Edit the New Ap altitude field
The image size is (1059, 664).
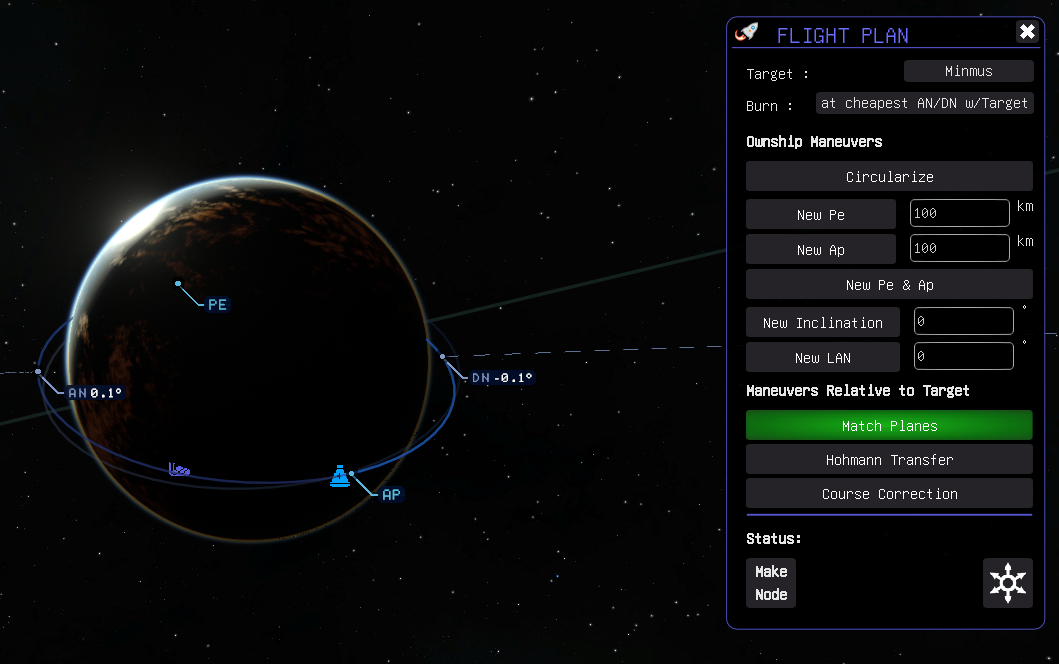coord(959,248)
